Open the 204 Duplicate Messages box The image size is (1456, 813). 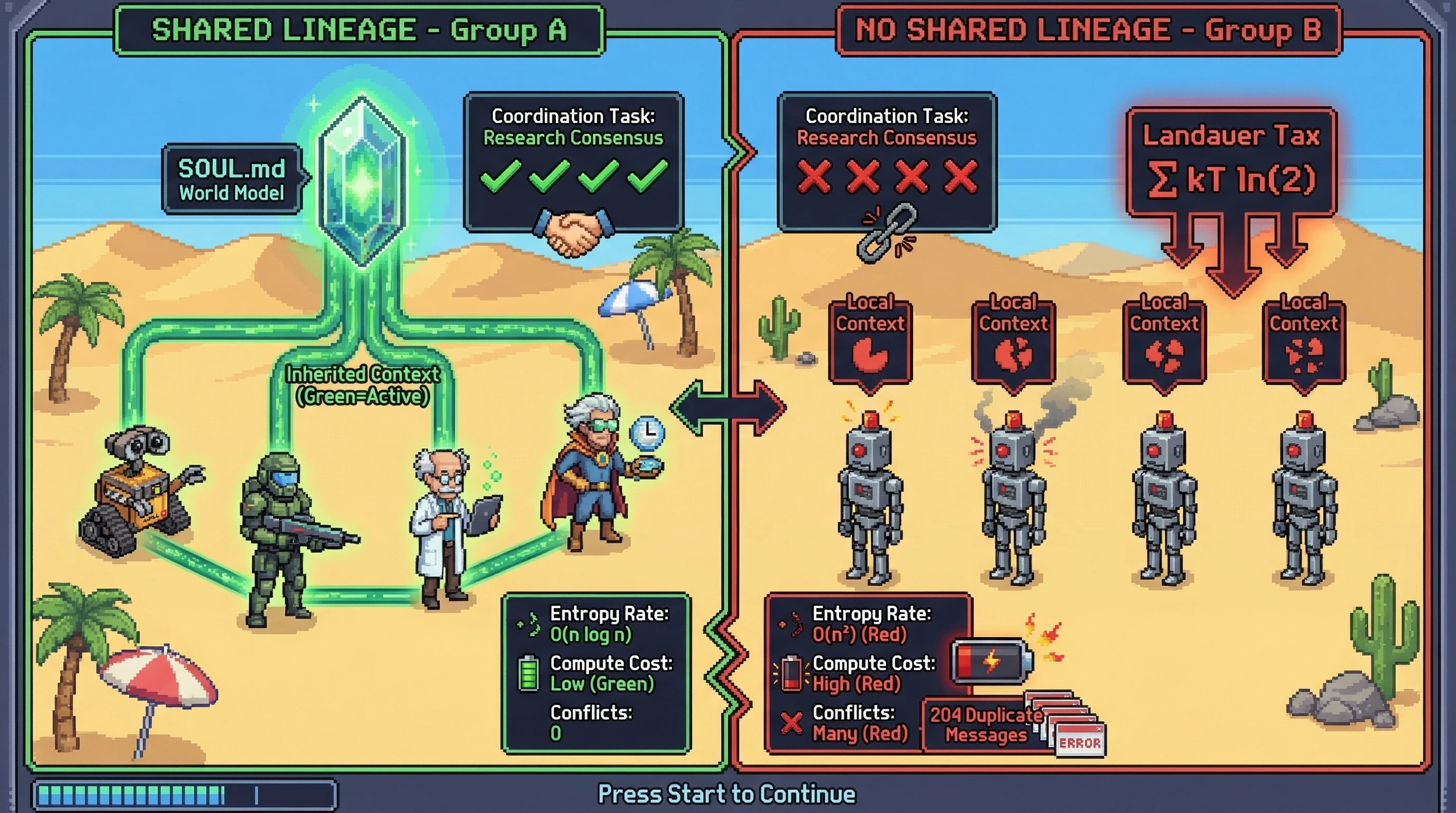pos(985,725)
